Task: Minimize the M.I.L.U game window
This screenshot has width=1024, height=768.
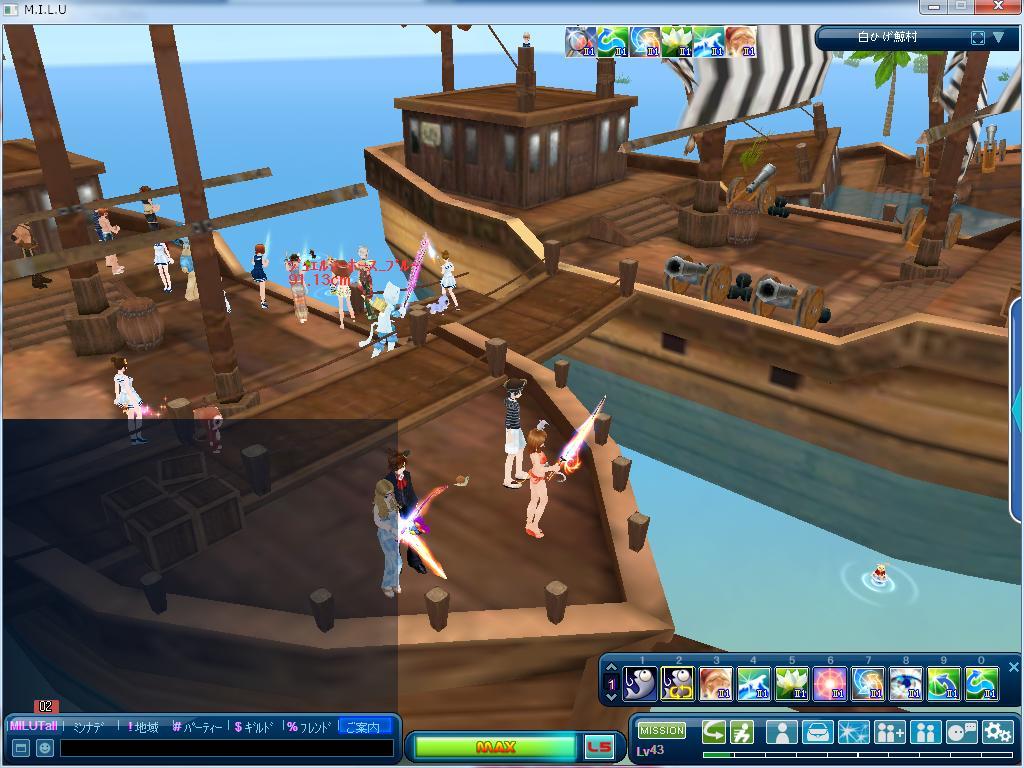Action: point(936,7)
